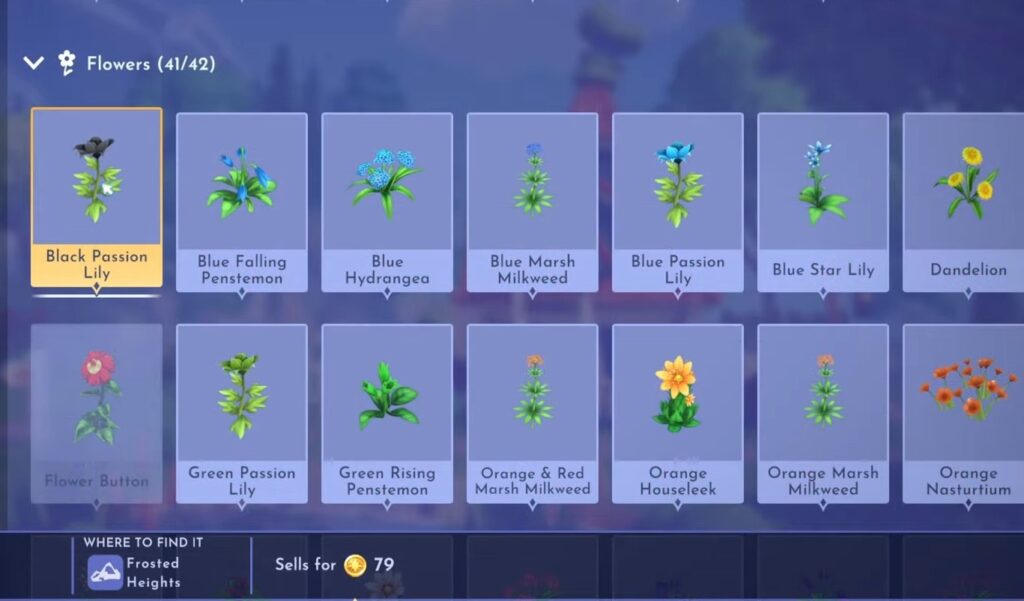Select the Green Rising Penstemon card
The width and height of the screenshot is (1024, 601).
pyautogui.click(x=387, y=412)
